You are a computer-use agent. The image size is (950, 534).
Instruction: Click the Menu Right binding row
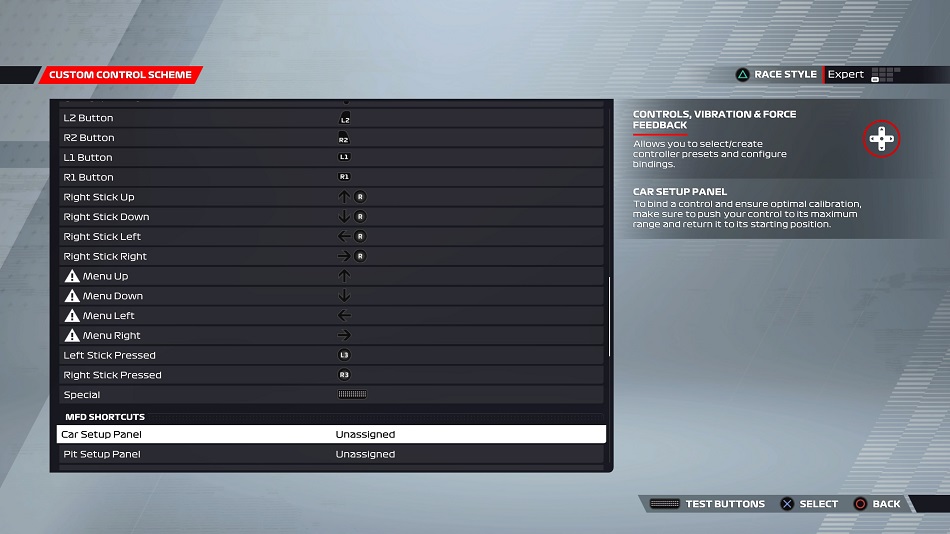(x=331, y=336)
